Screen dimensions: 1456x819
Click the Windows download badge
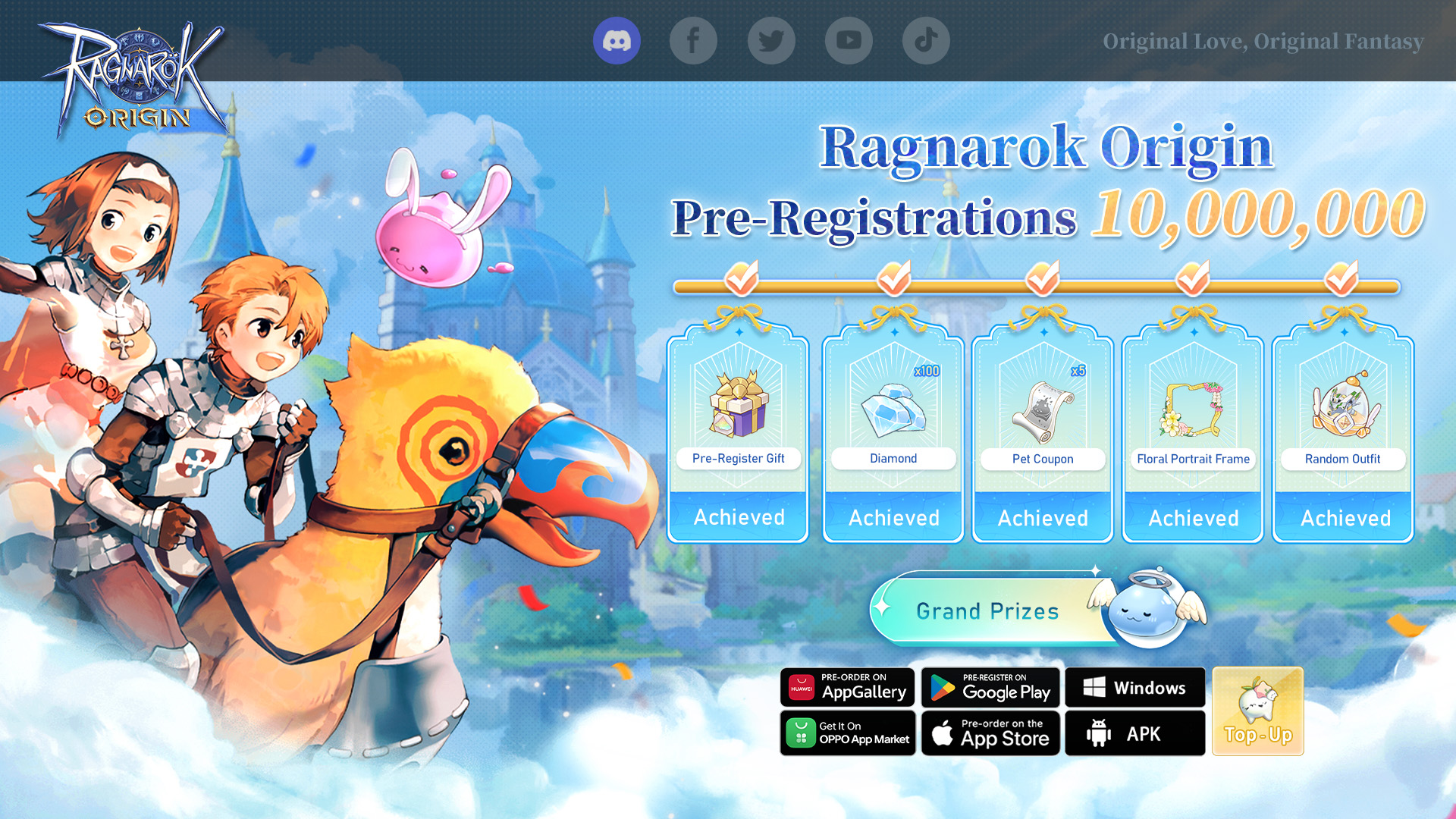click(x=1134, y=688)
